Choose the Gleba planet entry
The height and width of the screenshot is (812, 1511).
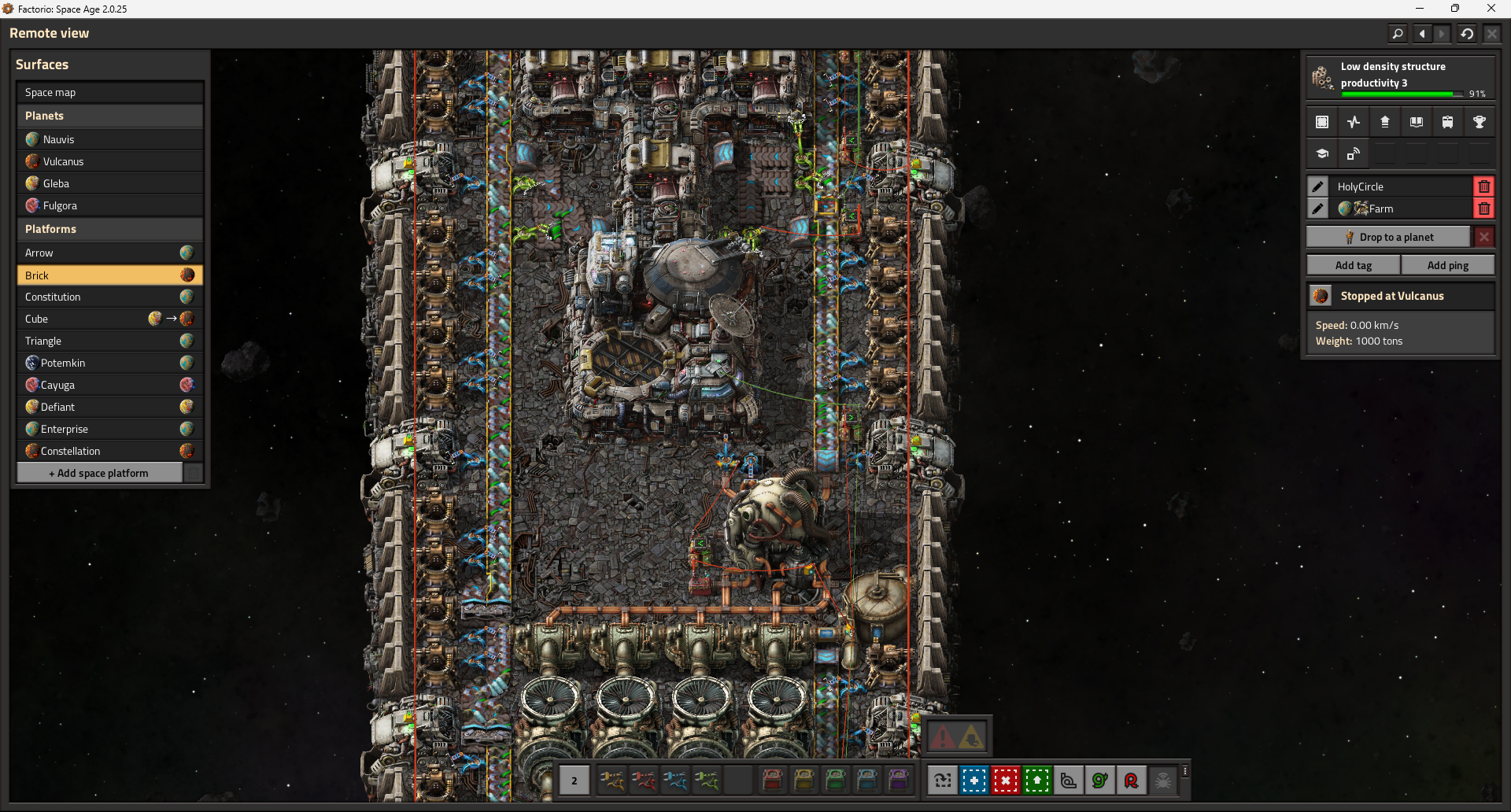tap(109, 183)
